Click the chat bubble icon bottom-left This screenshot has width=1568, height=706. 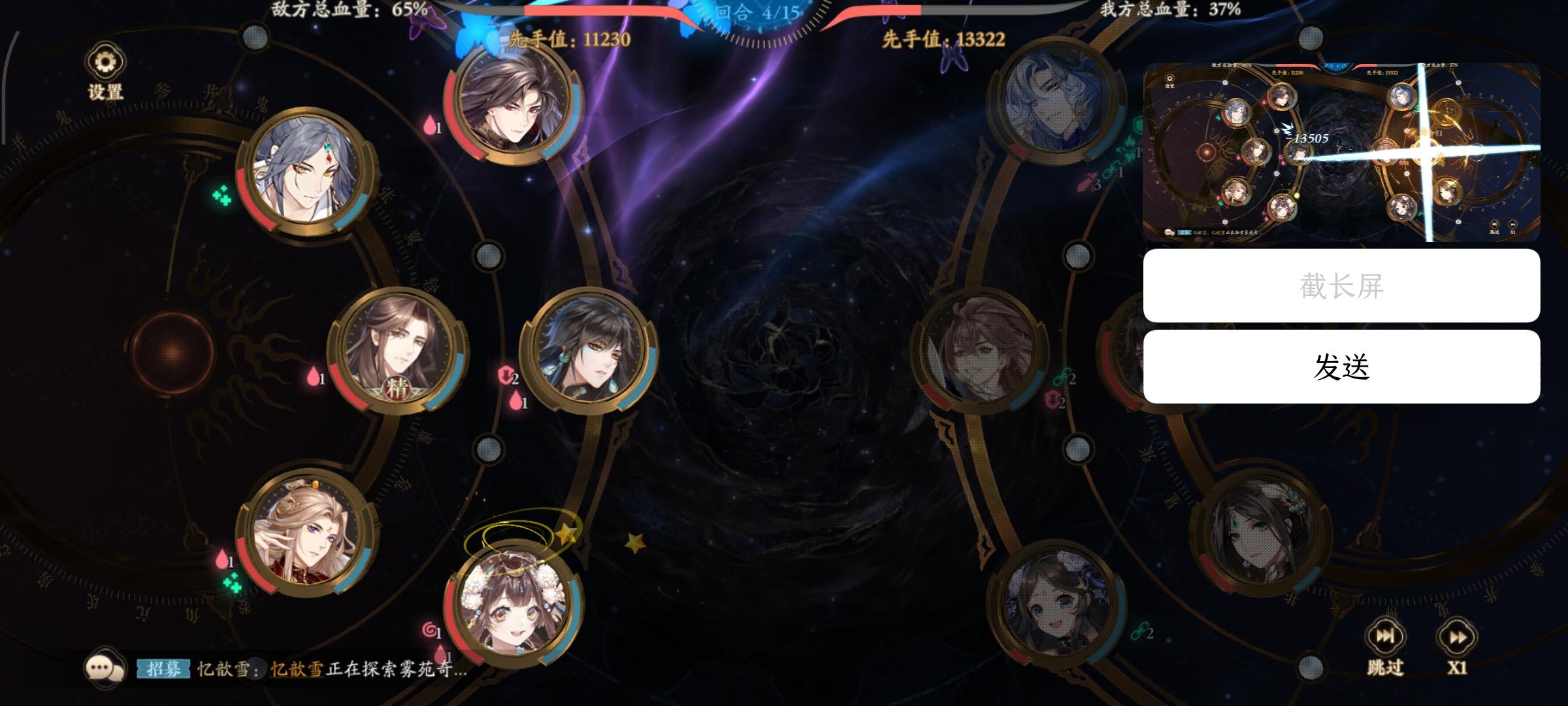(x=105, y=667)
